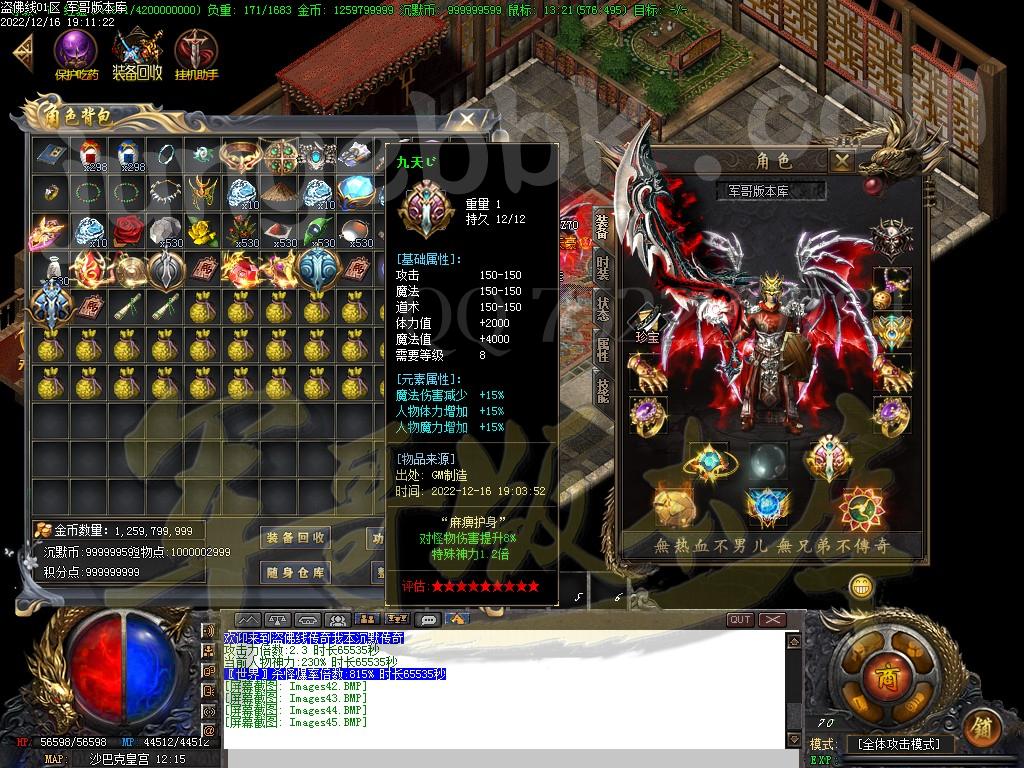Click the OUT button above chat
Viewport: 1024px width, 768px height.
tap(740, 620)
